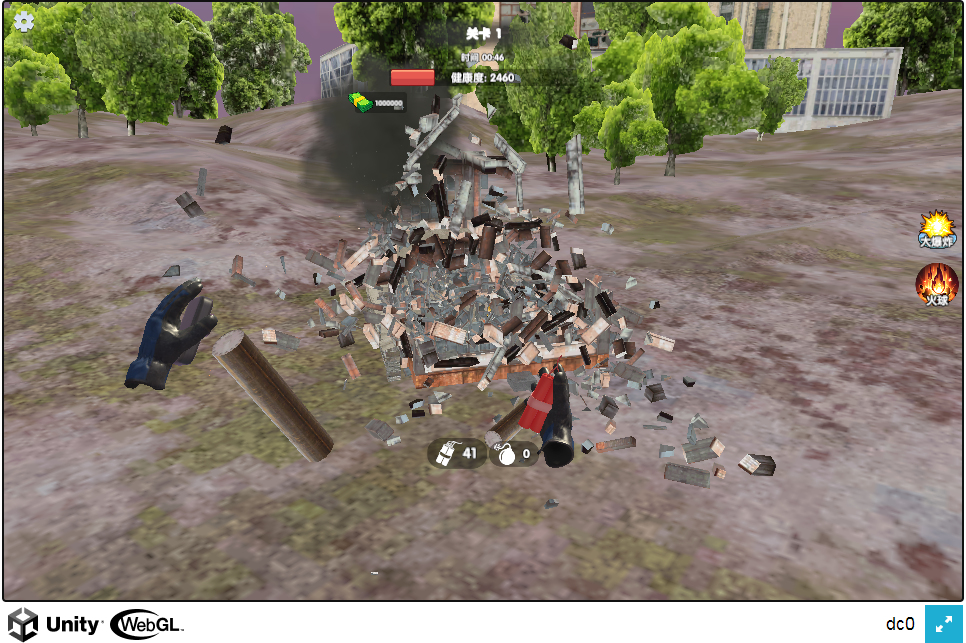Viewport: 966px width, 643px height.
Task: Open the settings gear menu
Action: [23, 22]
